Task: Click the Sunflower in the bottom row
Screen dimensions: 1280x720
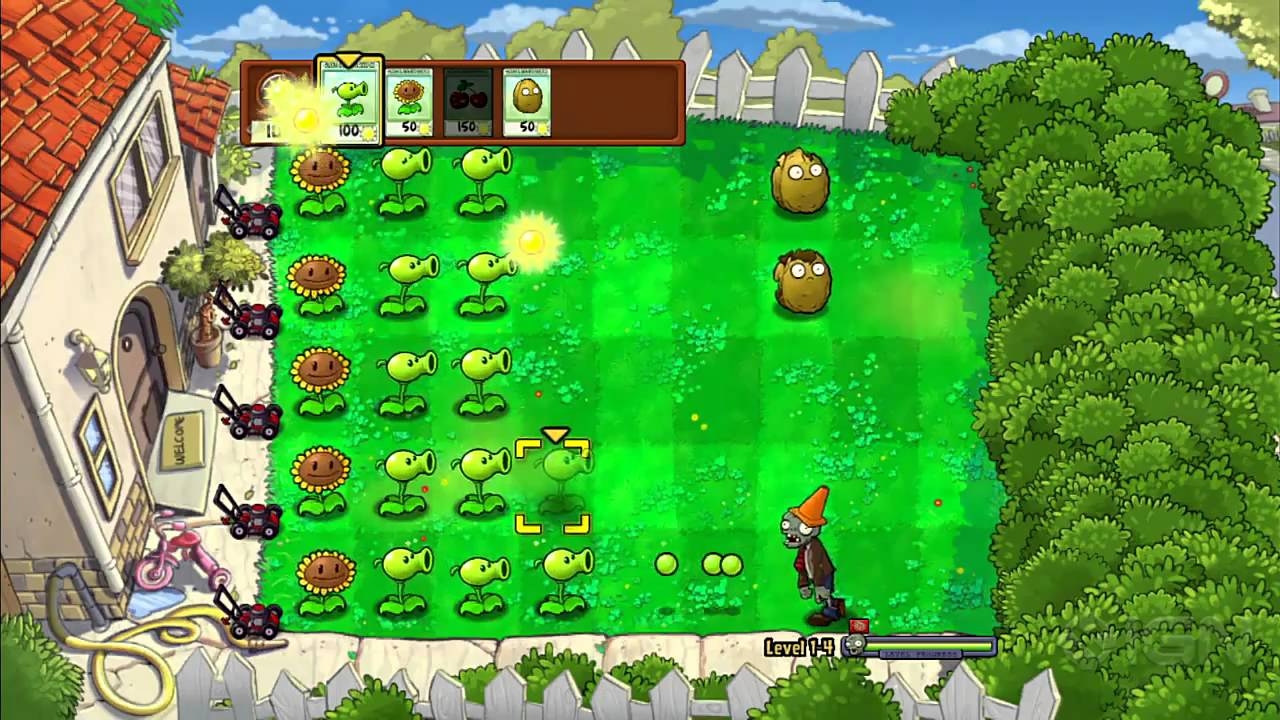Action: point(322,570)
